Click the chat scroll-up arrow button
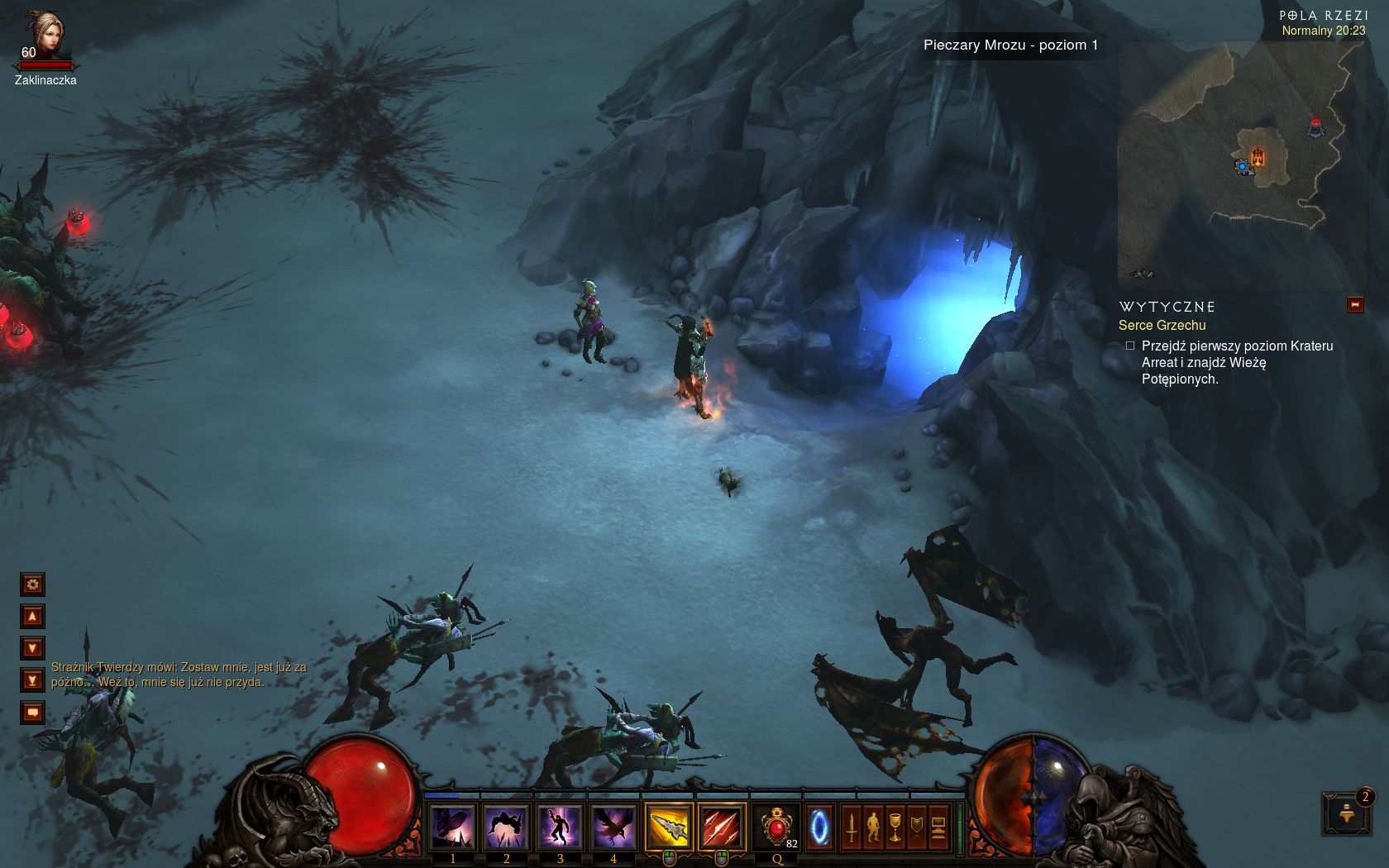1389x868 pixels. [32, 617]
